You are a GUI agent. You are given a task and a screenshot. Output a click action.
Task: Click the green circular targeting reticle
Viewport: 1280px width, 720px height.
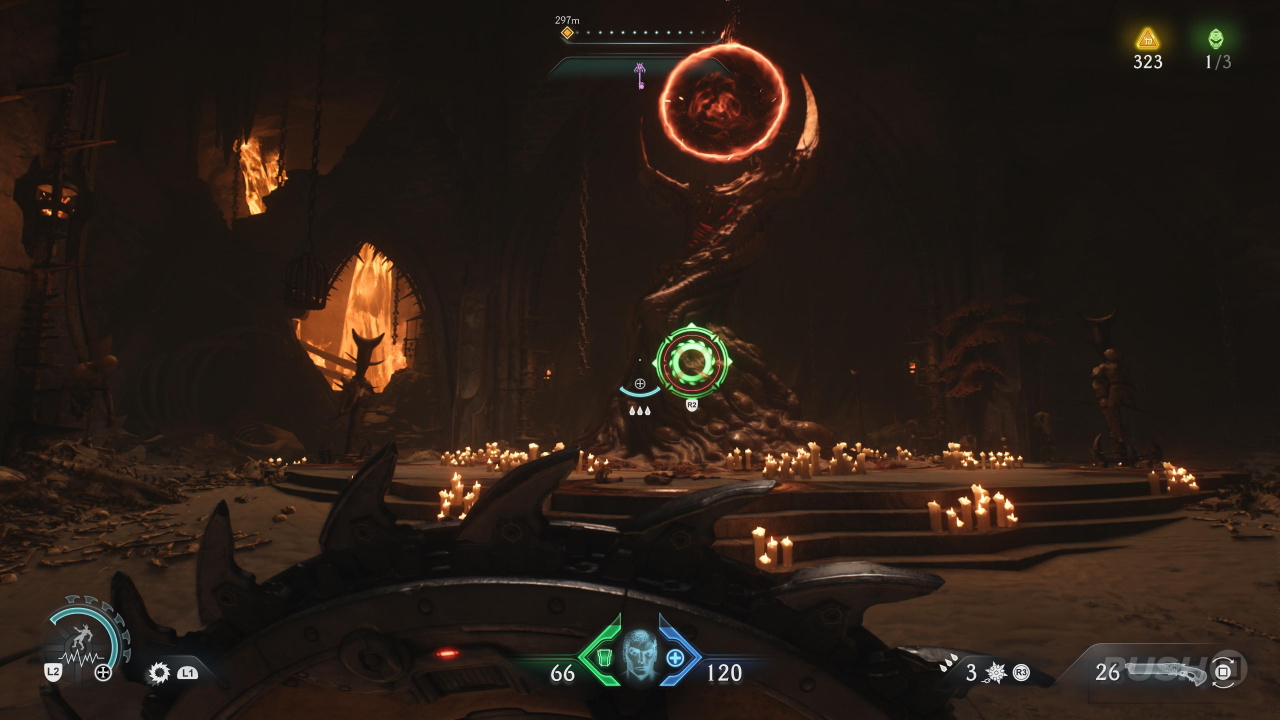tap(692, 362)
